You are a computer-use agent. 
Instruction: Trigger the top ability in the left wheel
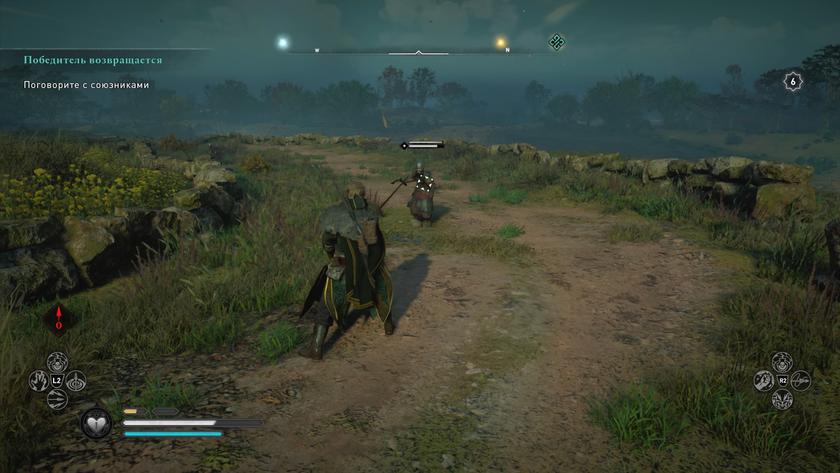click(x=57, y=362)
